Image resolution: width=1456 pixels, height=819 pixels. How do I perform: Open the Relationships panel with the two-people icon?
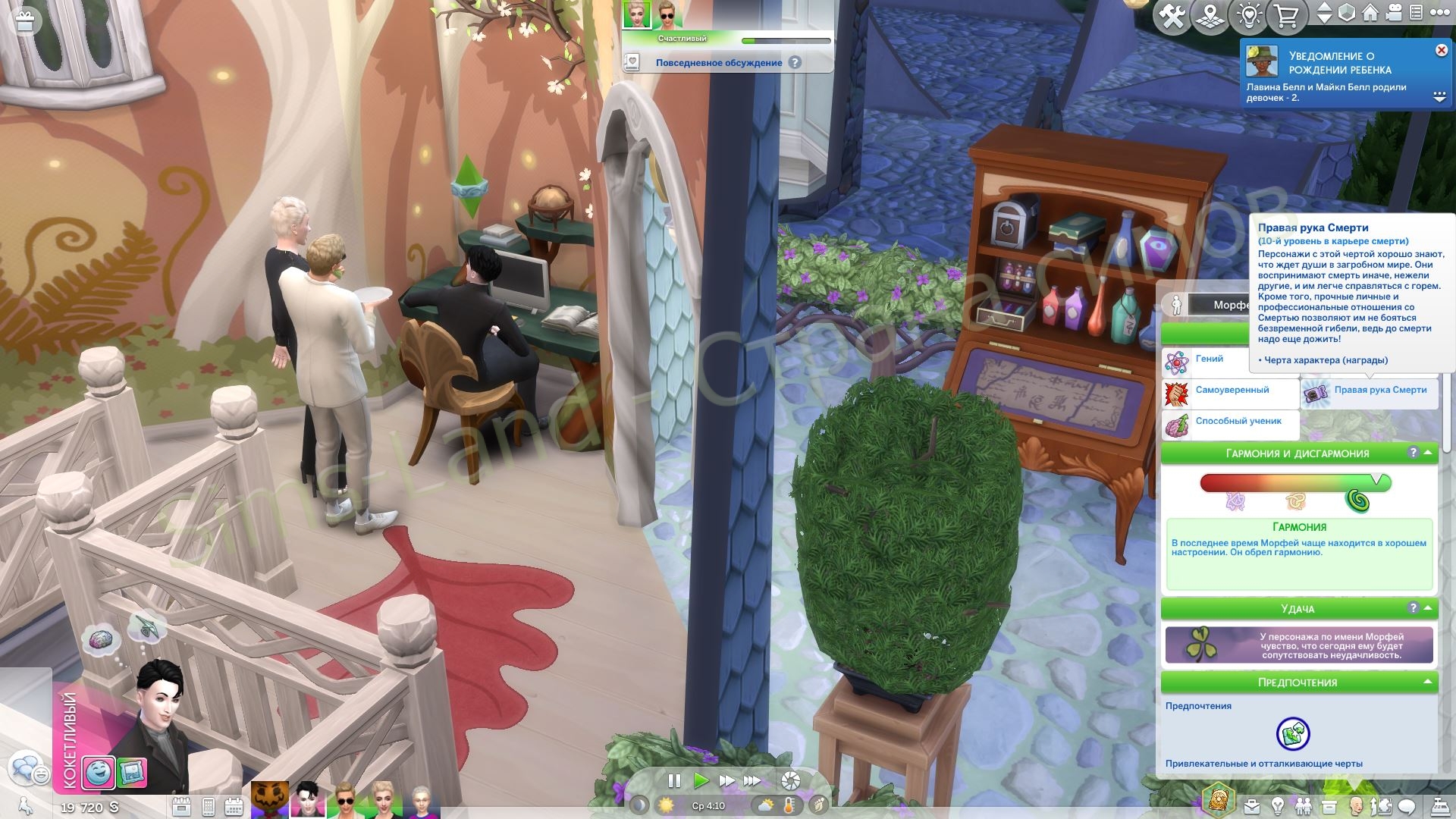point(1304,805)
